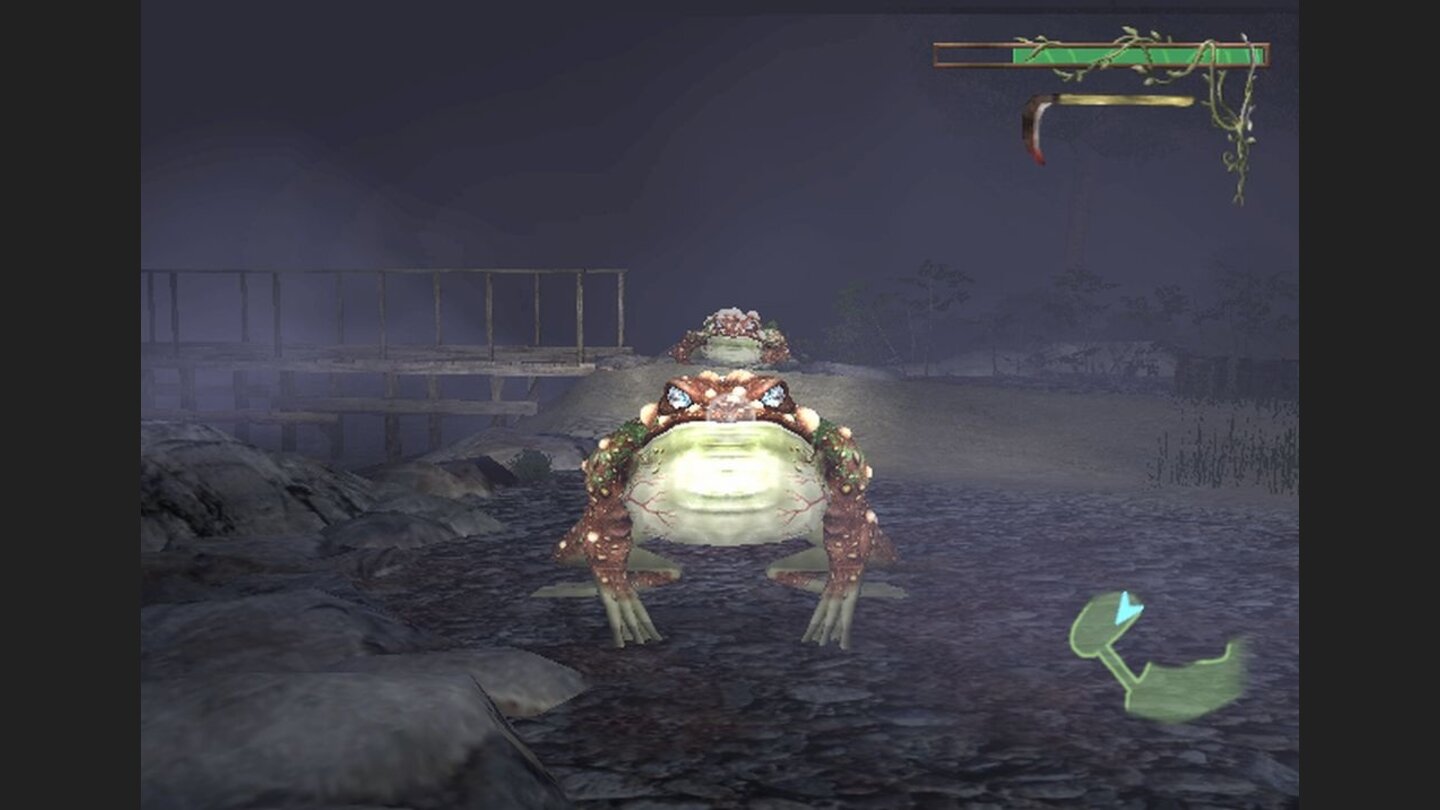This screenshot has height=810, width=1440.
Task: Click the sickle's red-stained blade tip
Action: [1037, 158]
